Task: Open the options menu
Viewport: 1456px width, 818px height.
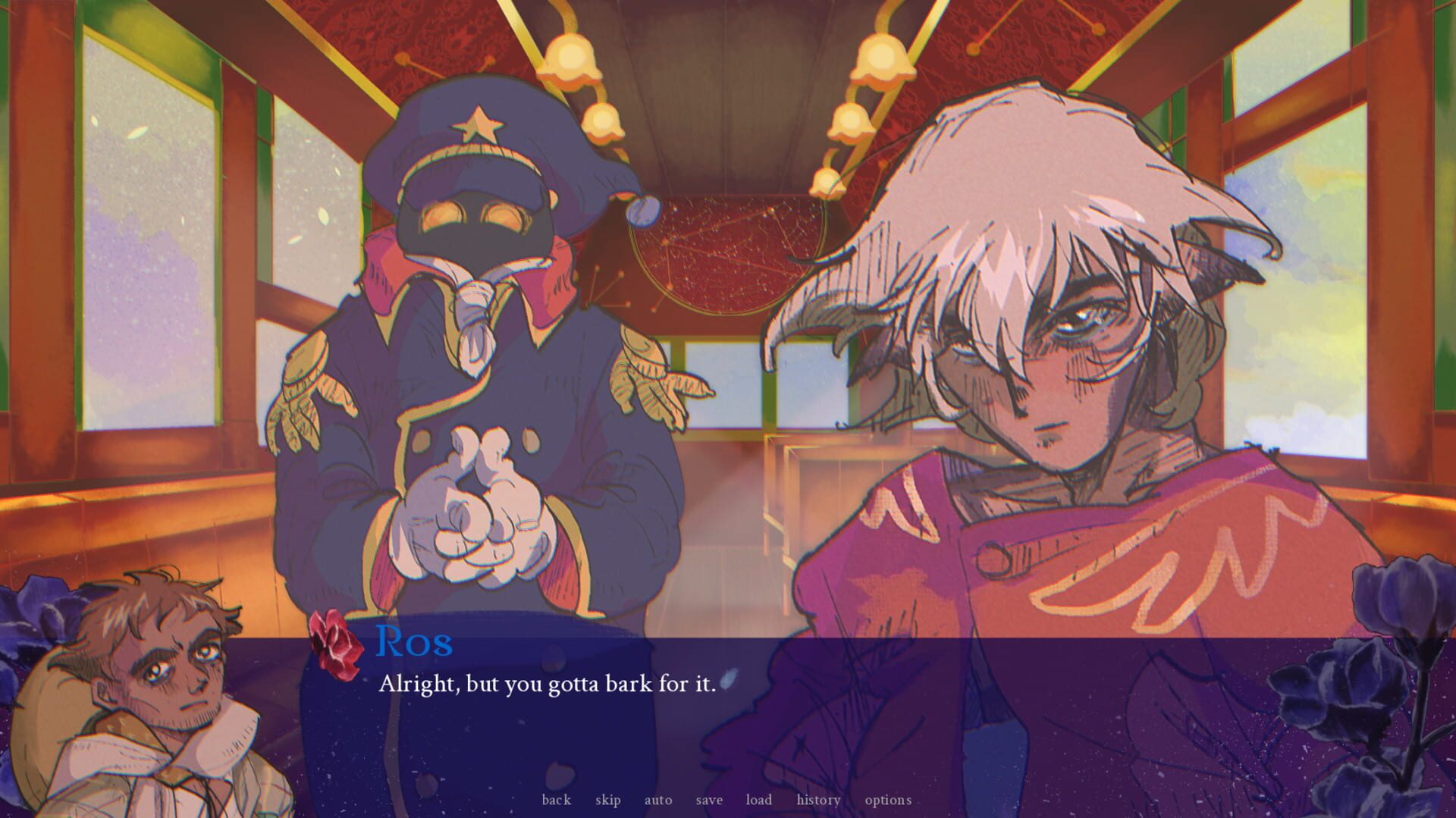Action: 888,799
